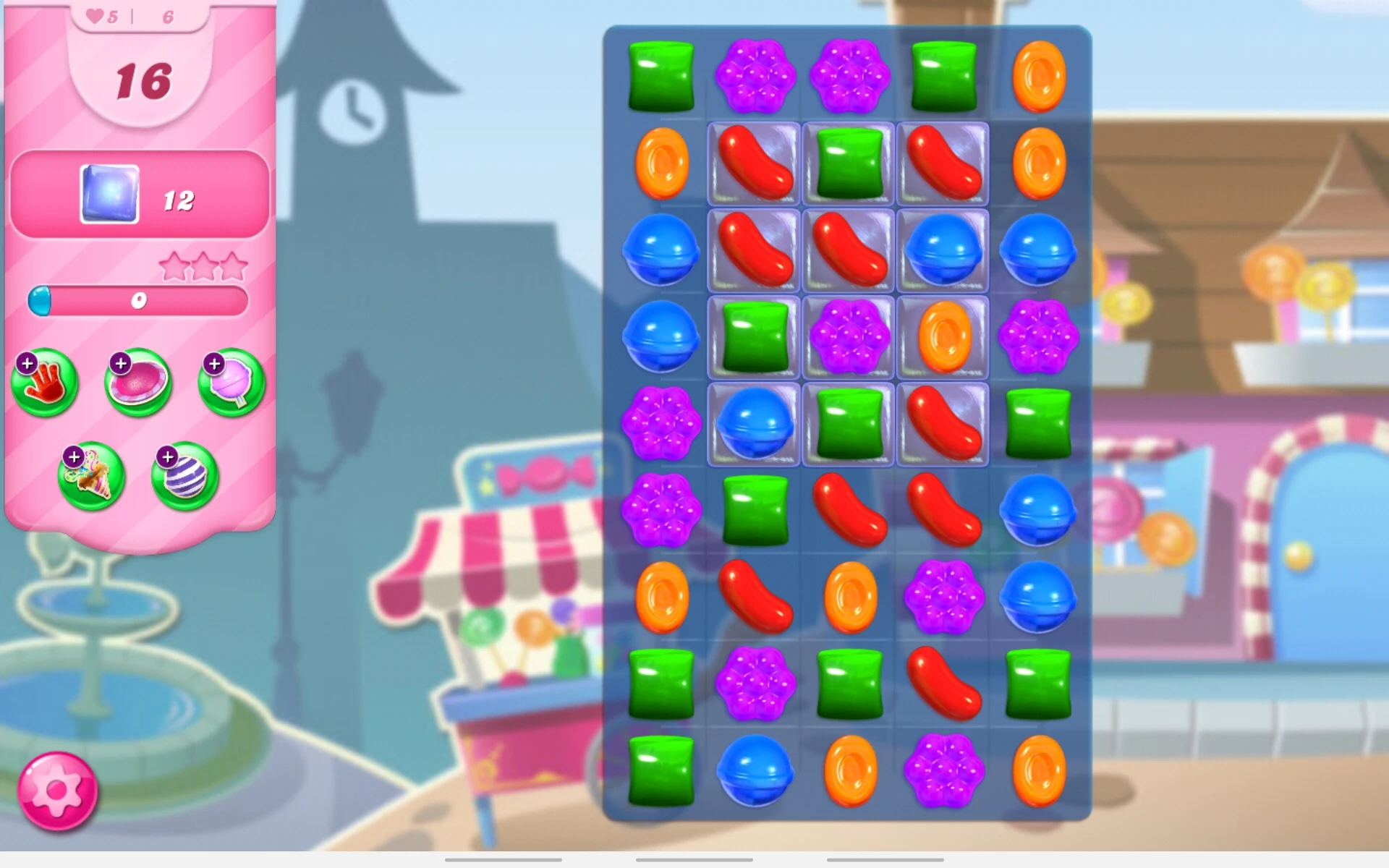Click the first empty star outline
This screenshot has height=868, width=1389.
tap(174, 265)
